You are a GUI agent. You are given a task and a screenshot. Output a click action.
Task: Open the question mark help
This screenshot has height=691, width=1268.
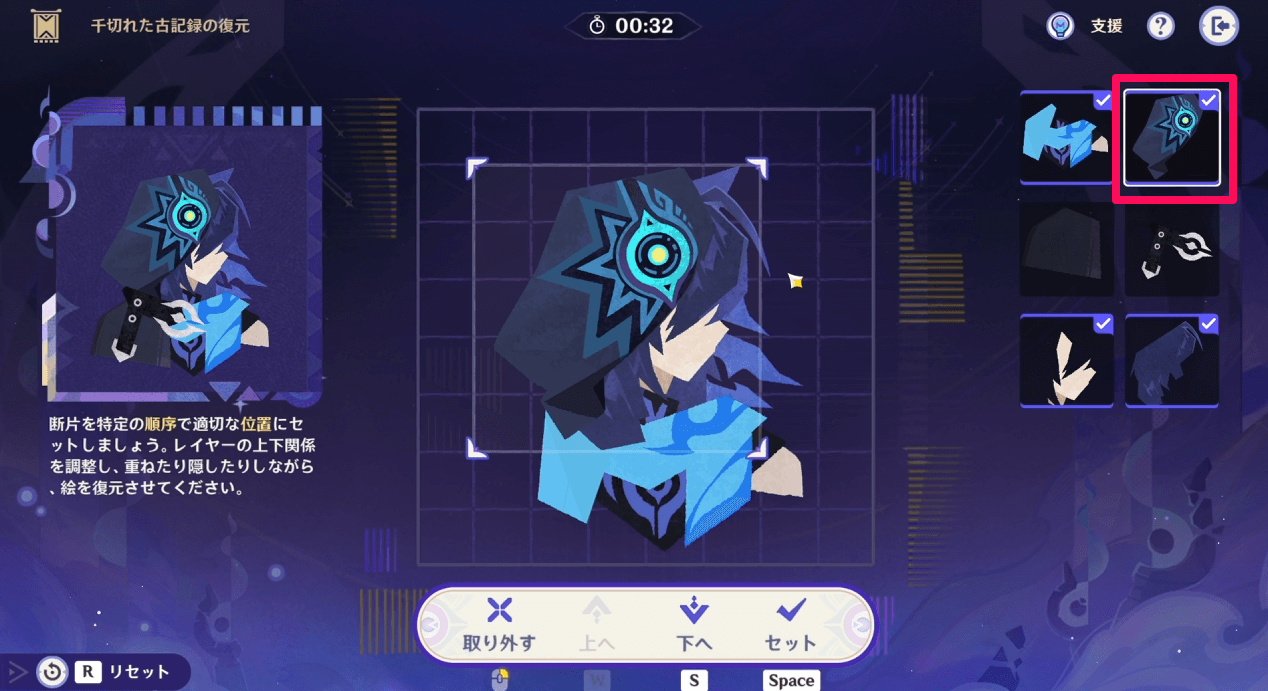point(1160,27)
